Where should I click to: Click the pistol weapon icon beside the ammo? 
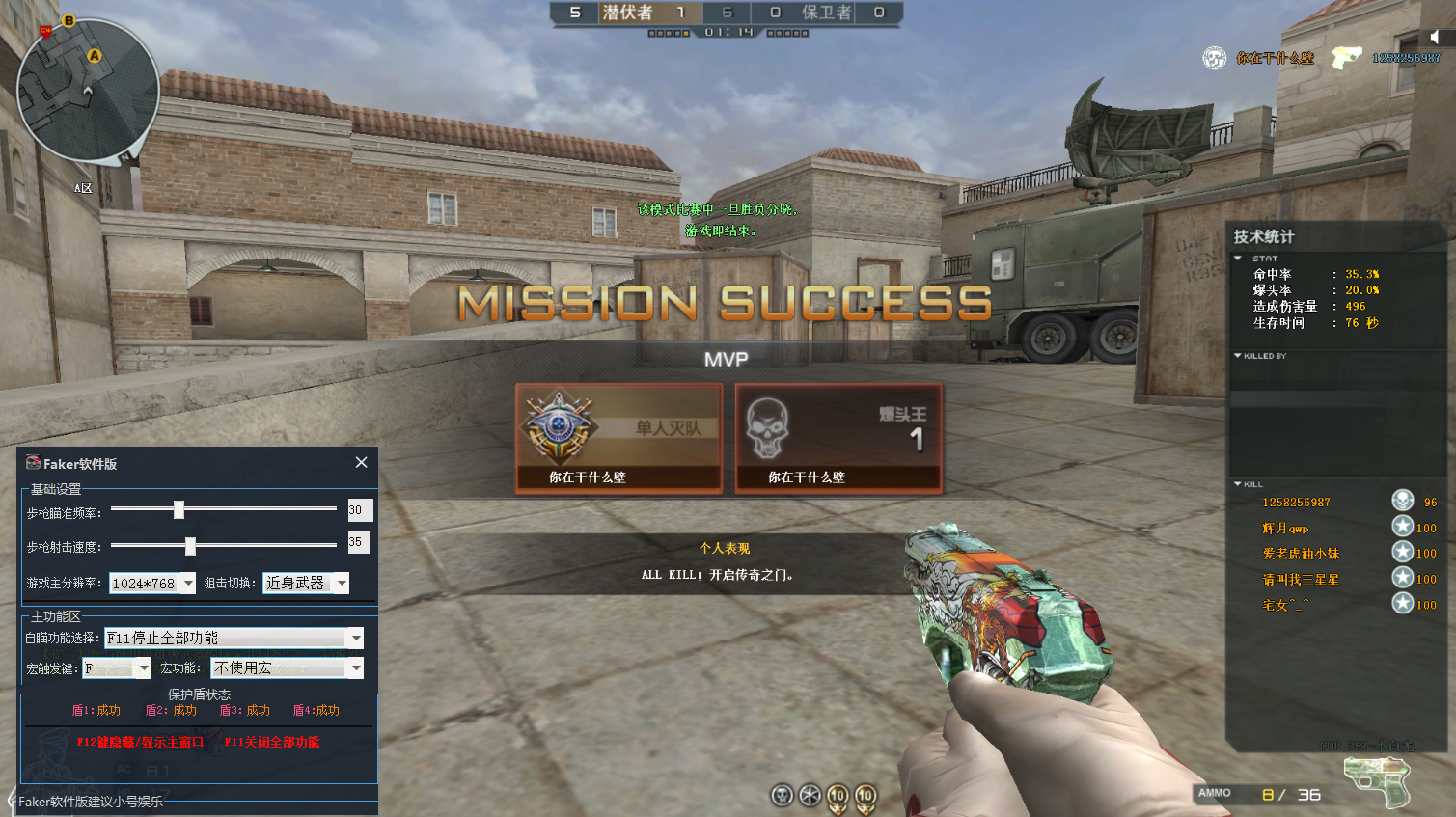1380,779
